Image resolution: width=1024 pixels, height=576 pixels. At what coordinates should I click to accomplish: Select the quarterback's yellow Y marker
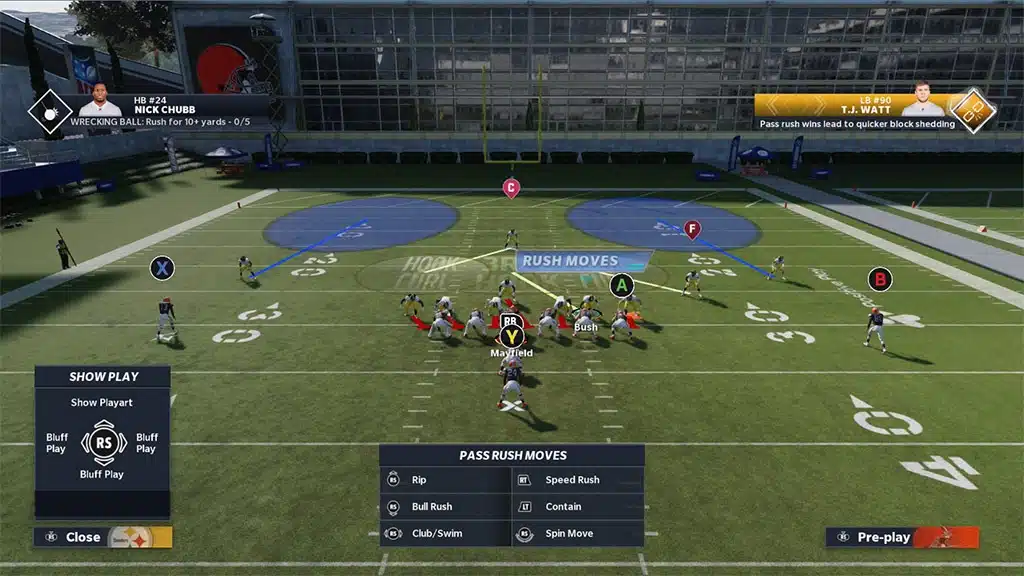[x=511, y=337]
